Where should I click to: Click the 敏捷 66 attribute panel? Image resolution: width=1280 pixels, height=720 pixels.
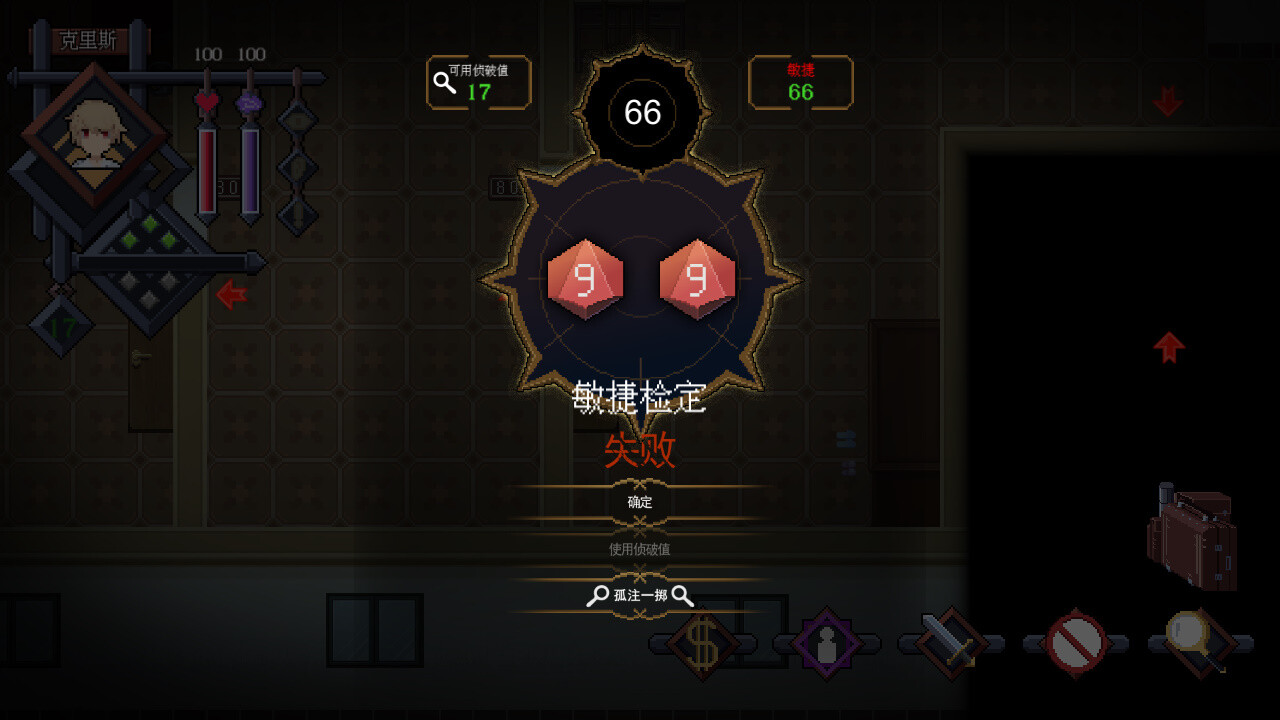[x=800, y=83]
